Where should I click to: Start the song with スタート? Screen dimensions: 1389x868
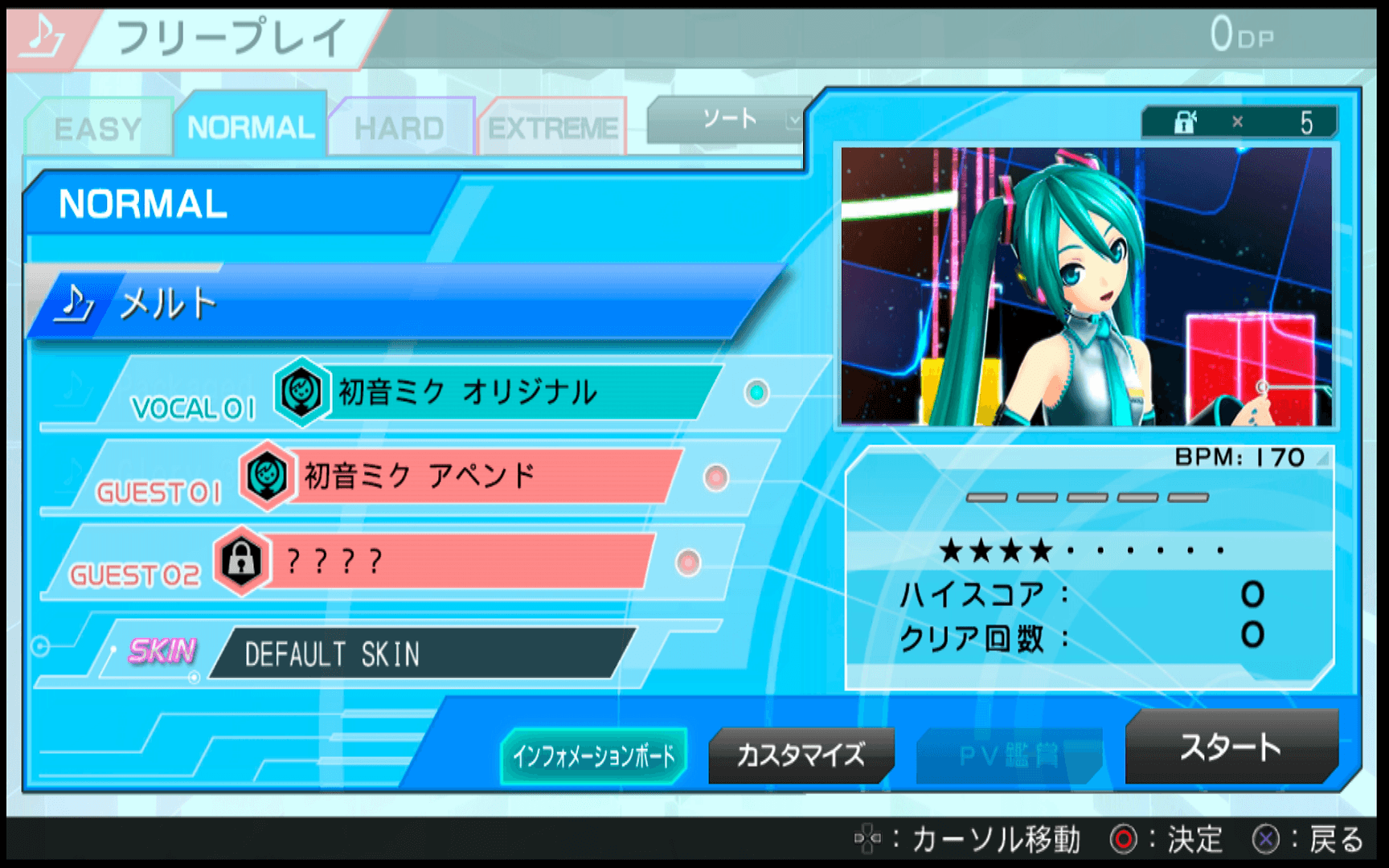[1231, 747]
